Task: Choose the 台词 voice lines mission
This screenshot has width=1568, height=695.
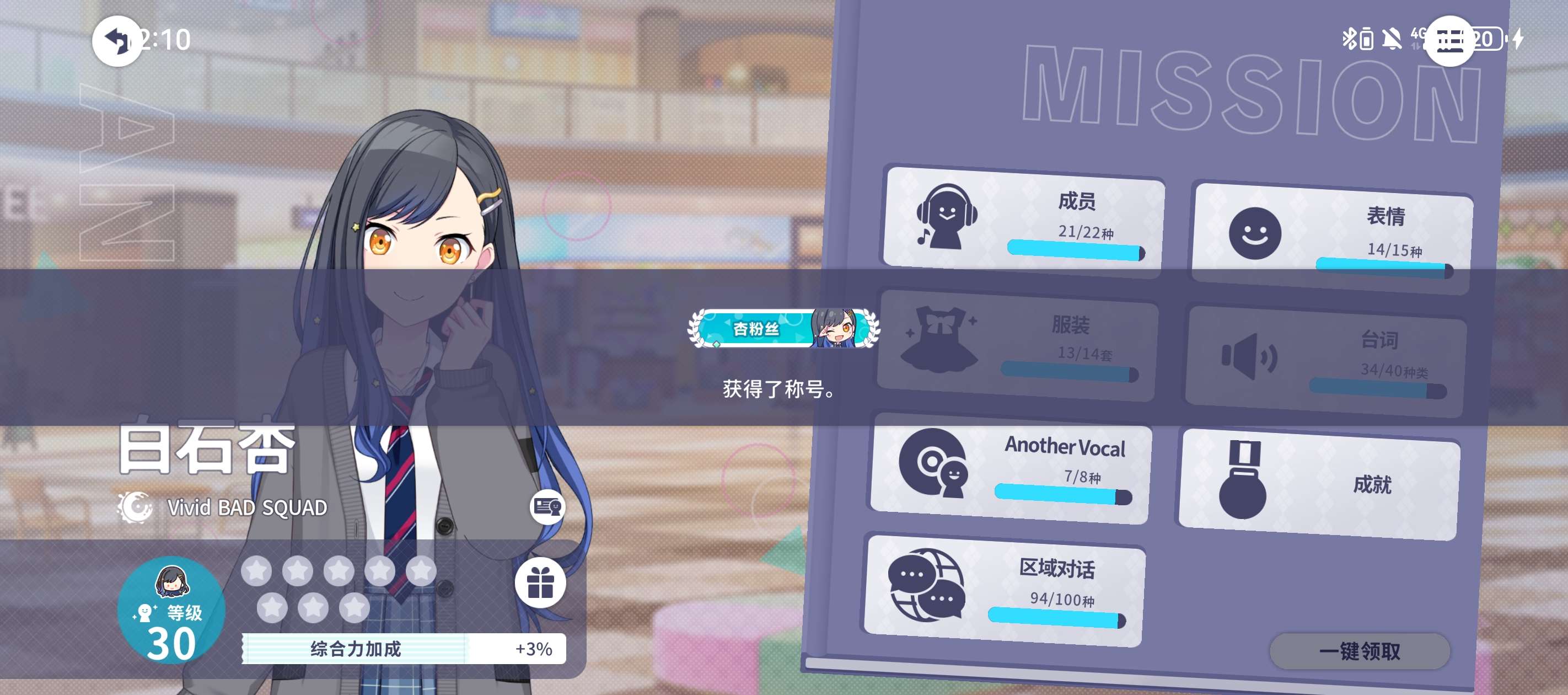Action: click(1327, 362)
